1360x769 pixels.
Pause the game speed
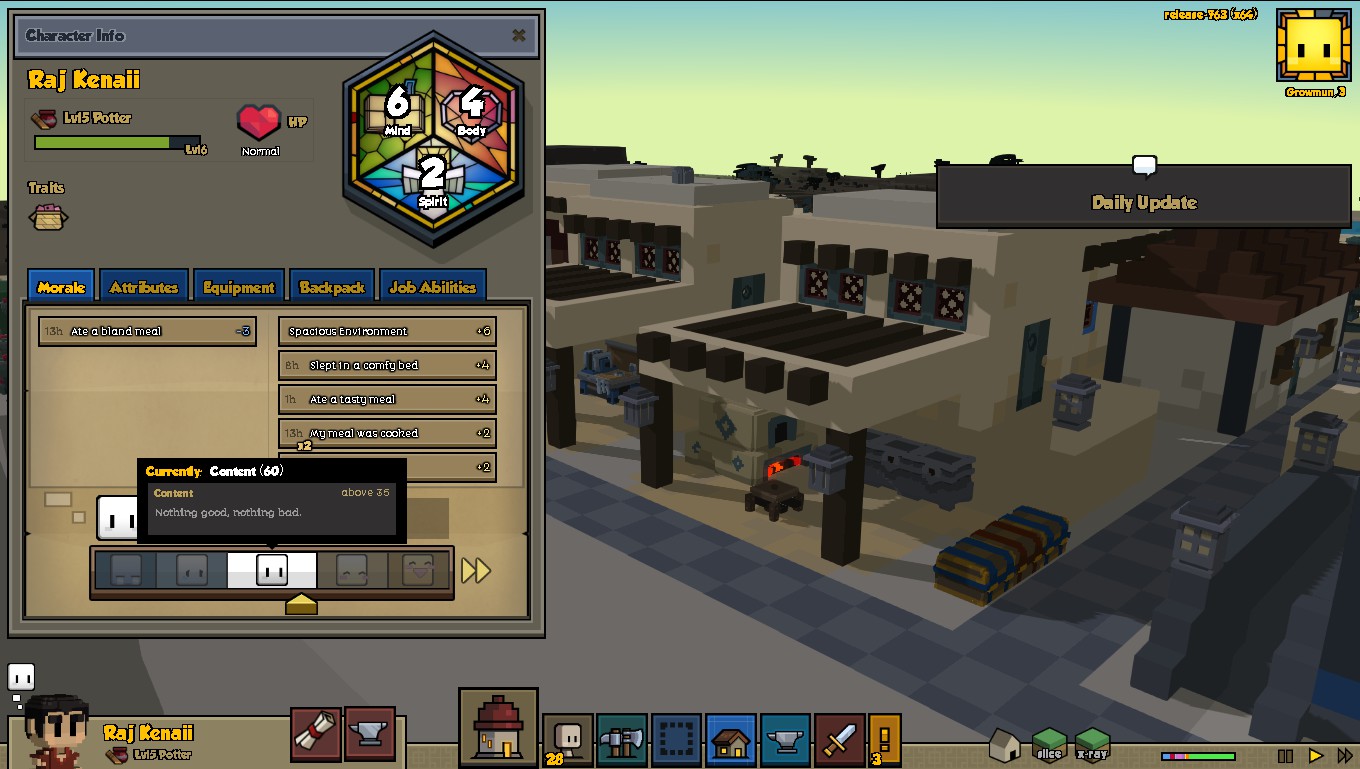(1286, 756)
